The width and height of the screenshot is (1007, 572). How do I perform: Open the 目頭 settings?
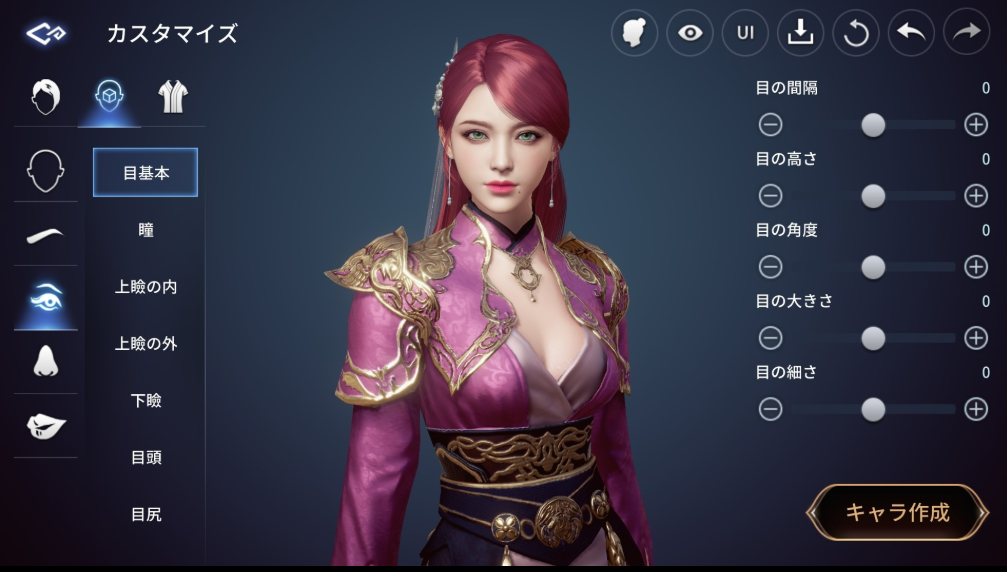click(x=146, y=458)
